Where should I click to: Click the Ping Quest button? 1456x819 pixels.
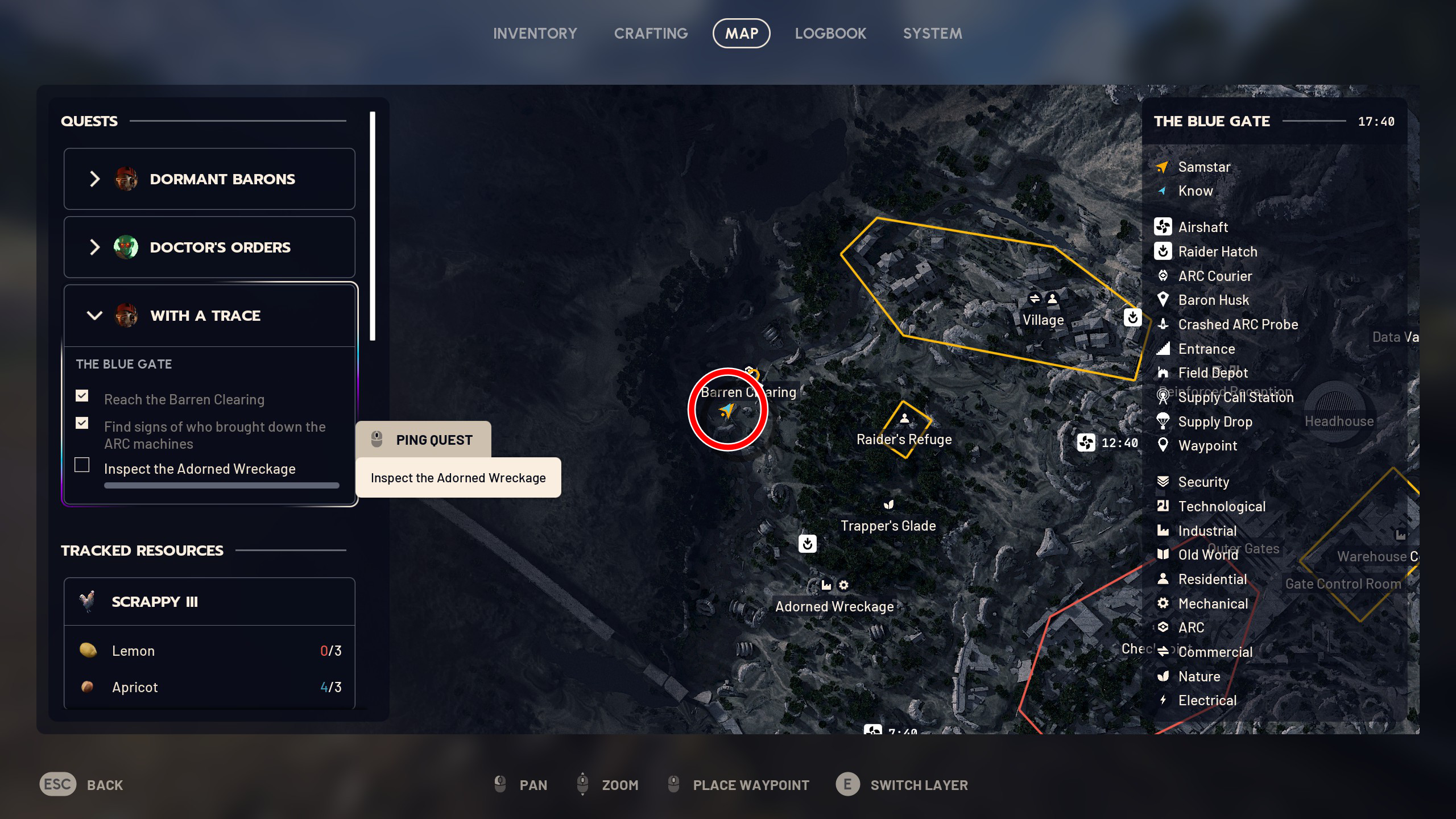423,440
